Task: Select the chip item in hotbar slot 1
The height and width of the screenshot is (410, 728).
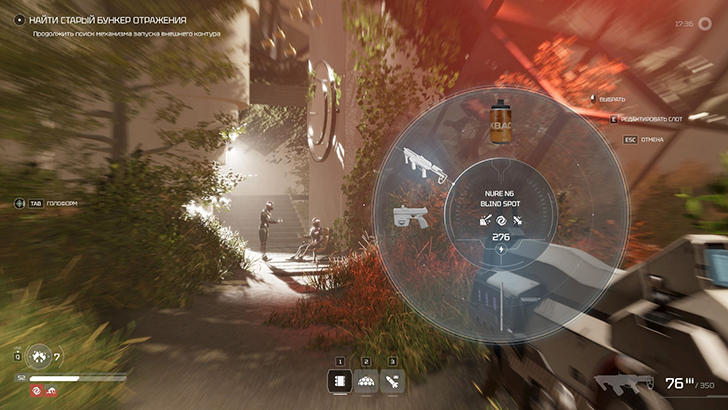Action: (340, 381)
